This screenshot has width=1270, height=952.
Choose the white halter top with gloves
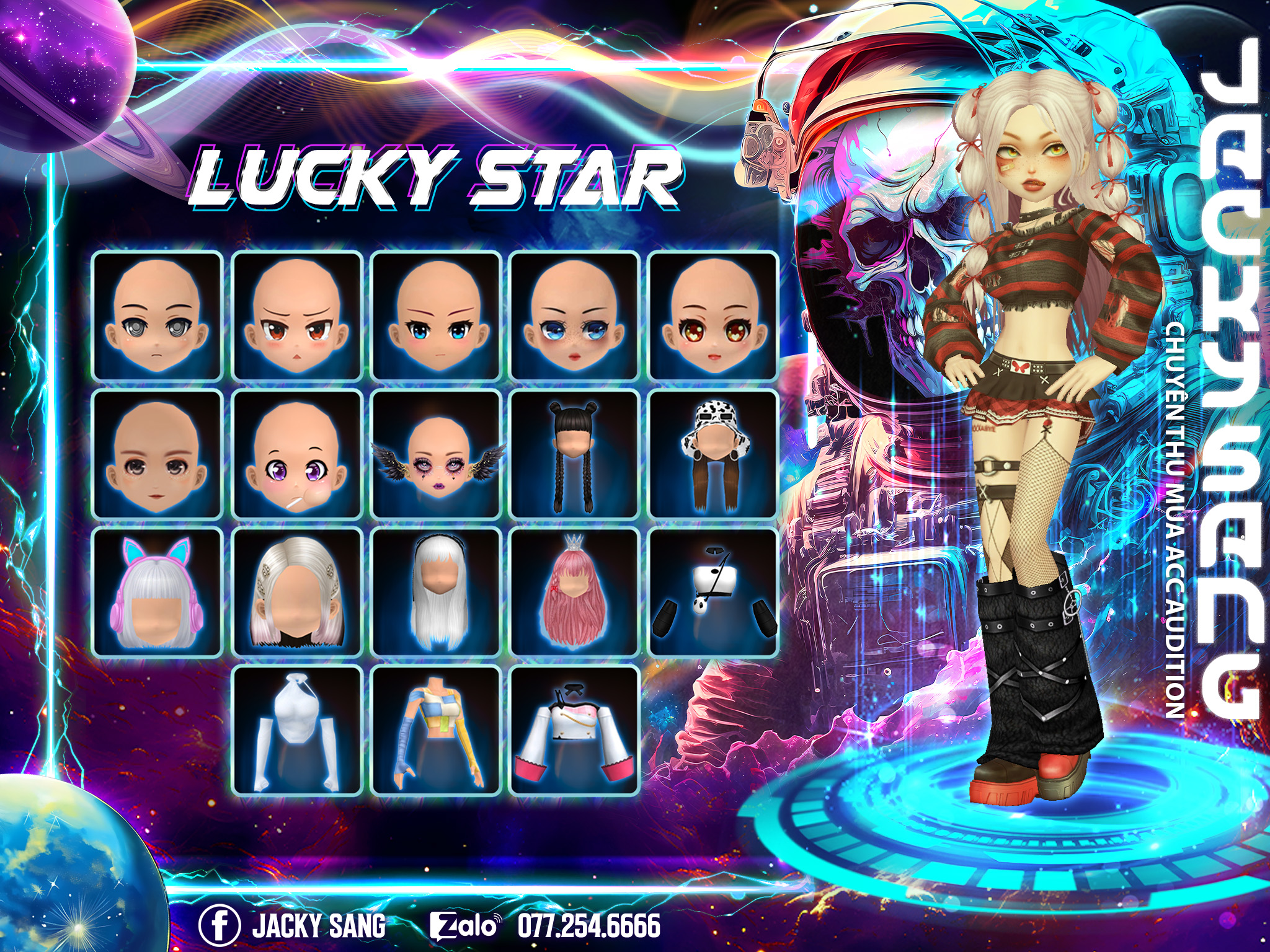(x=297, y=730)
